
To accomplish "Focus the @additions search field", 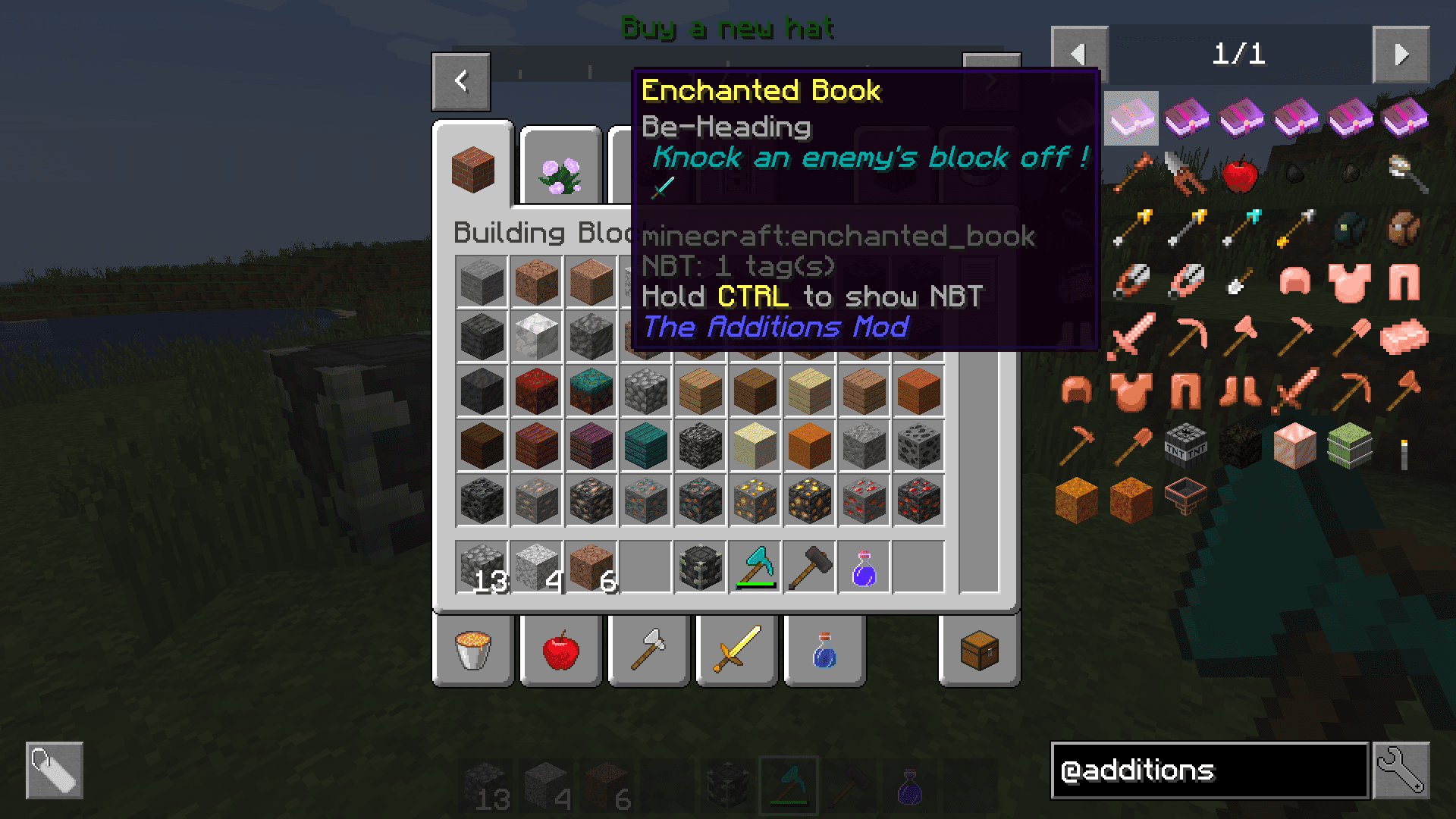I will [1210, 770].
